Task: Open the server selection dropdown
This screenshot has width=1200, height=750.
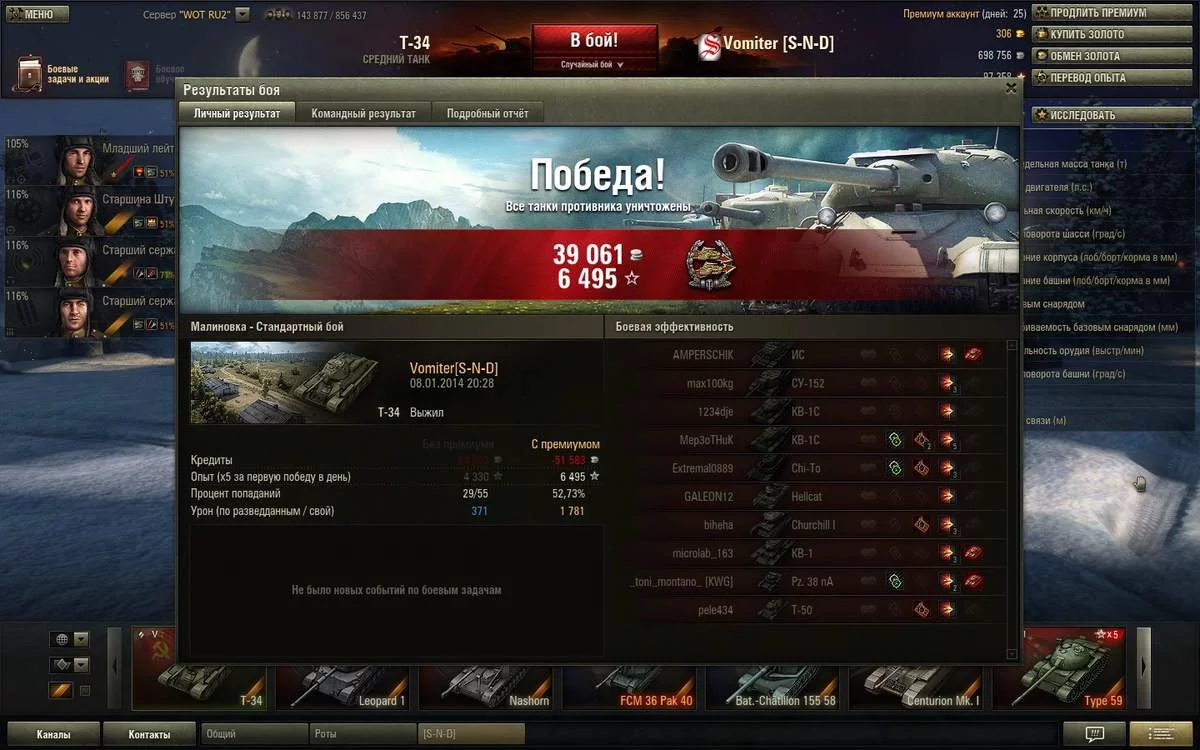Action: (x=242, y=16)
